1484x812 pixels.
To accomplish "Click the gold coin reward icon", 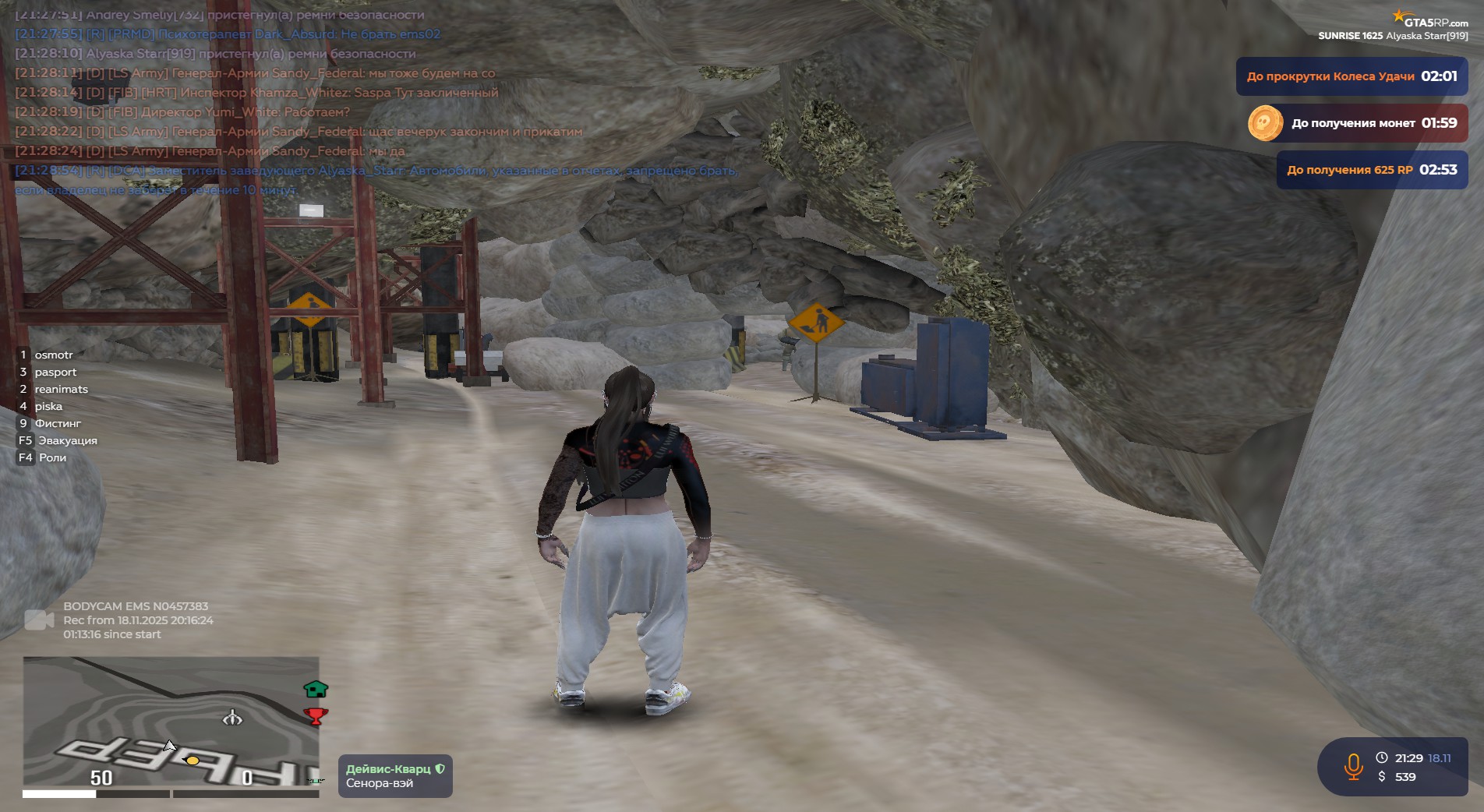I will (x=1265, y=123).
